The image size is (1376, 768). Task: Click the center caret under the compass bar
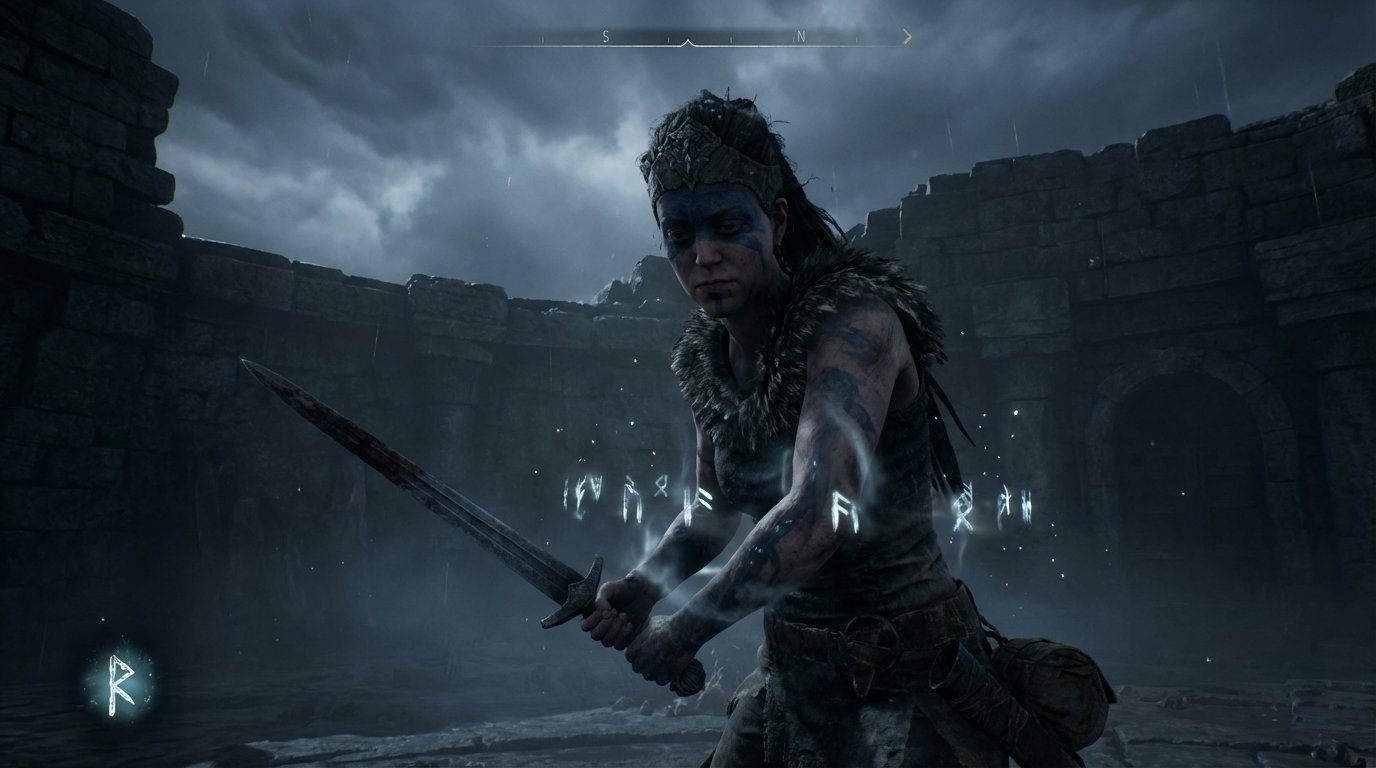[688, 42]
